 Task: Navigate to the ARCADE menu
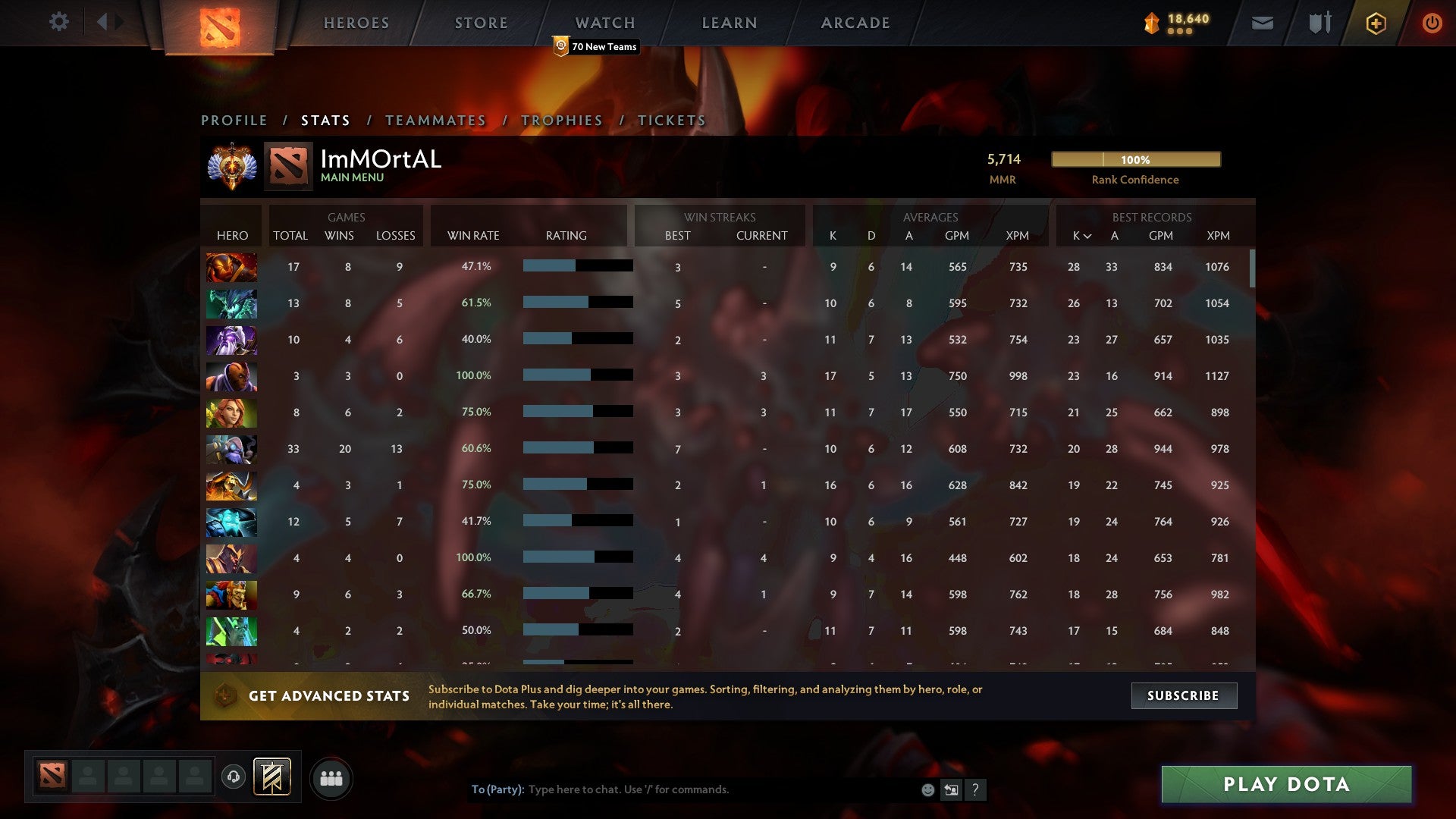(x=854, y=22)
